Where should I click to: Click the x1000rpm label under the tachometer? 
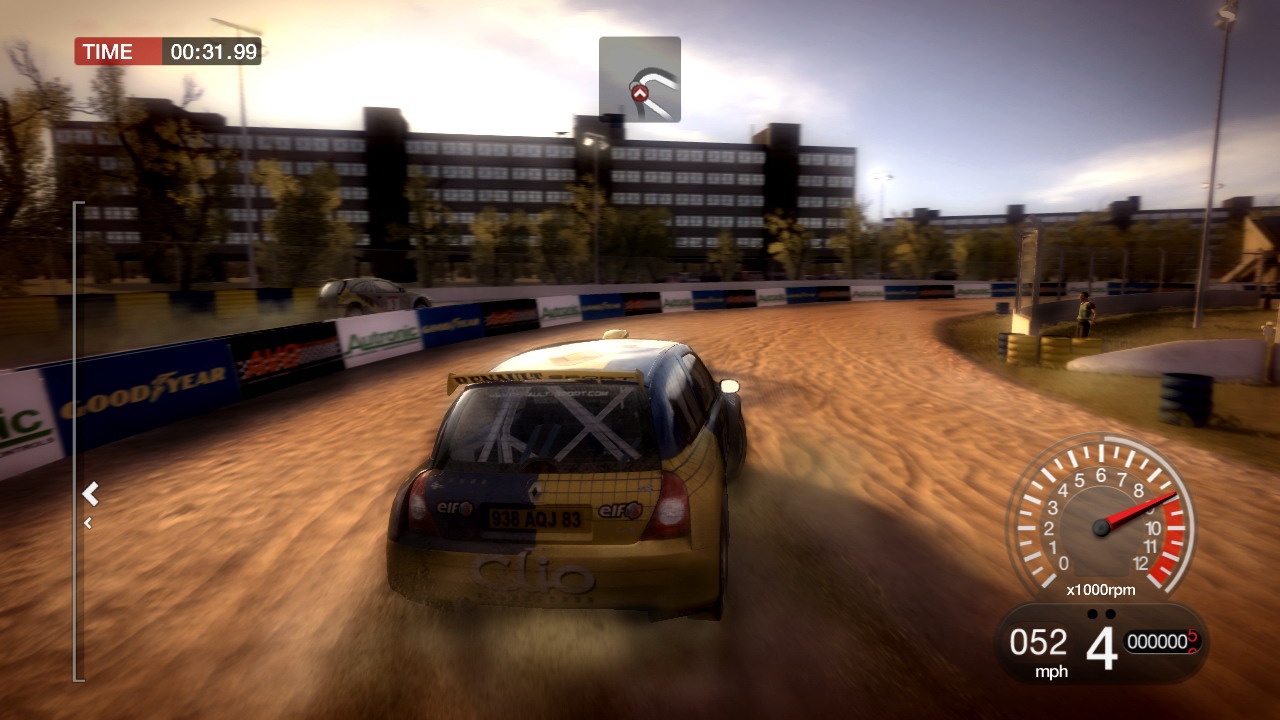[1101, 589]
